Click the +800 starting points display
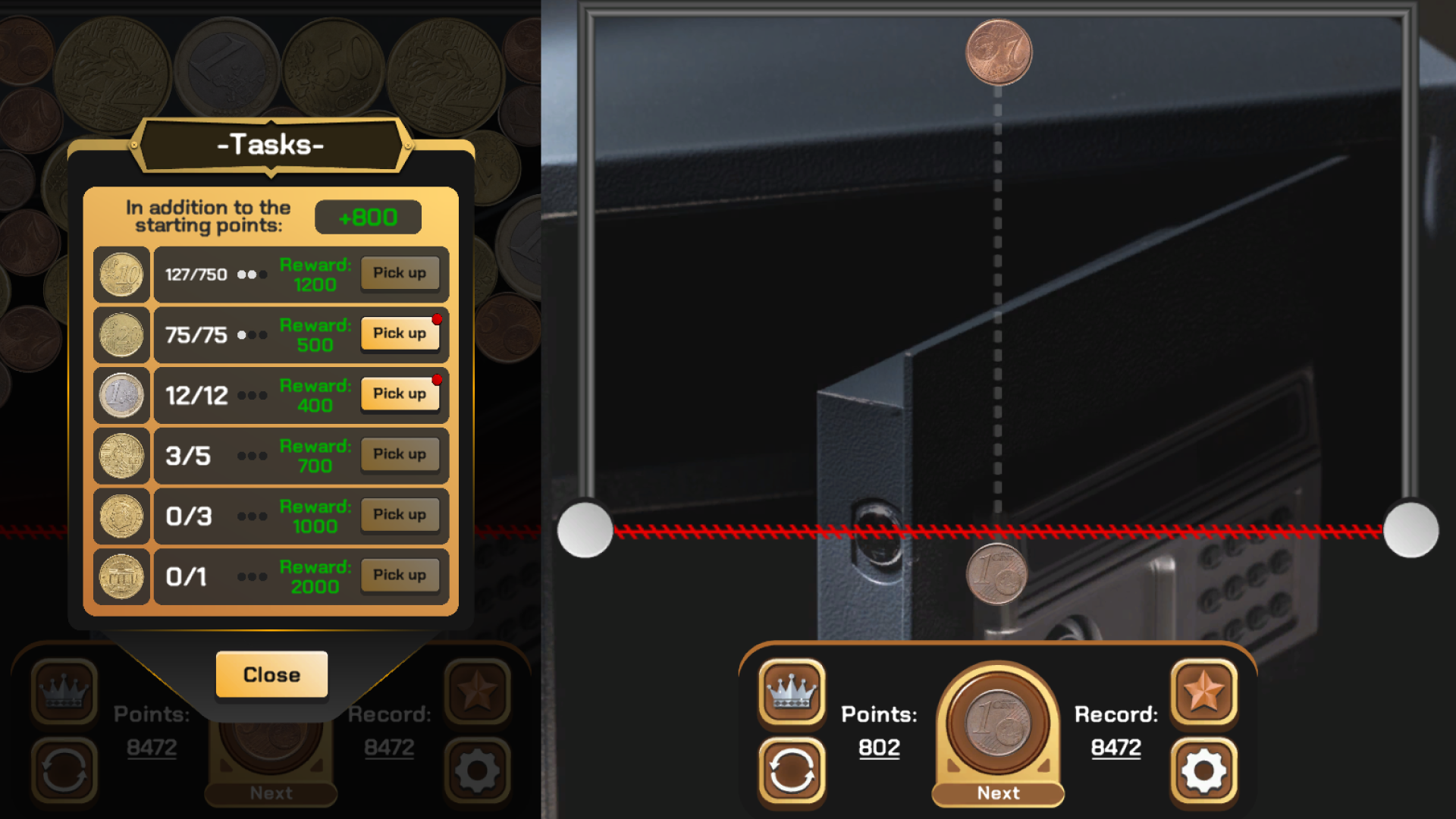Viewport: 1456px width, 819px height. [367, 217]
